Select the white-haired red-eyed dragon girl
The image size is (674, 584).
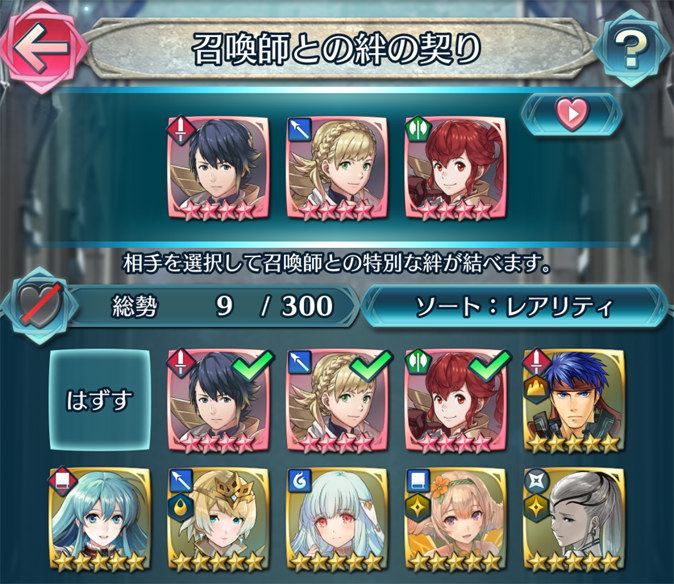(336, 518)
